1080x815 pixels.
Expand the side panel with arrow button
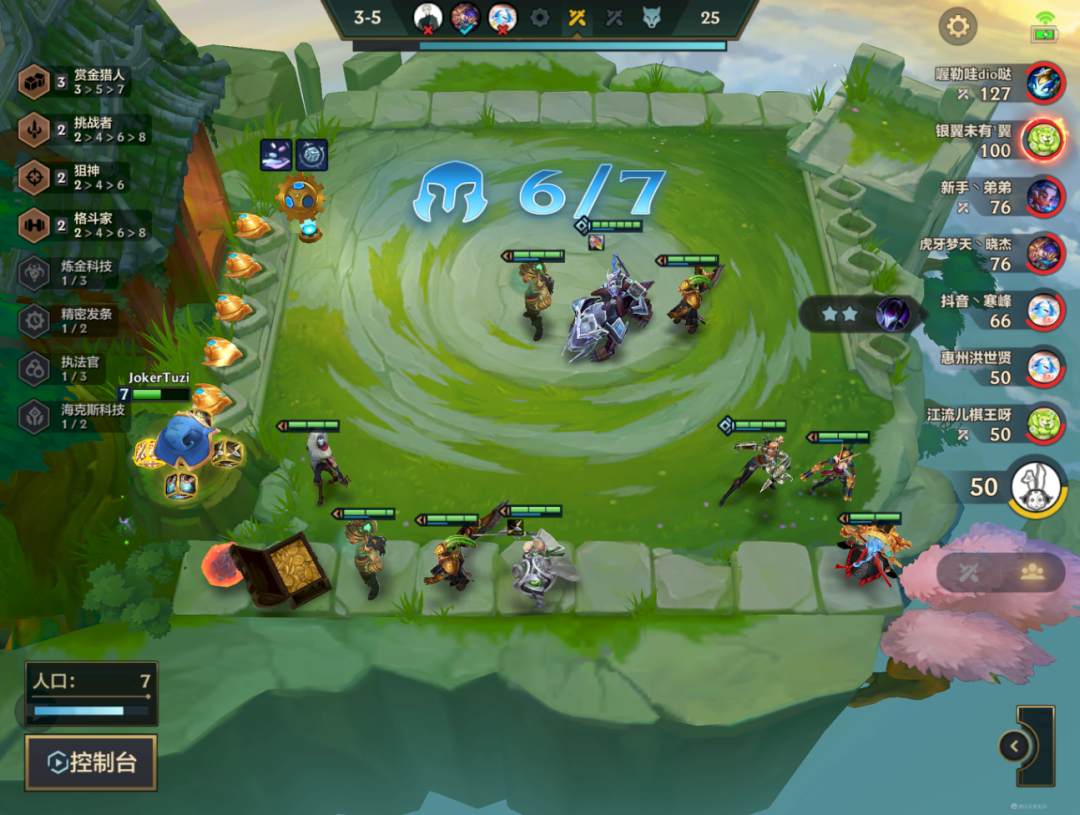[1015, 746]
